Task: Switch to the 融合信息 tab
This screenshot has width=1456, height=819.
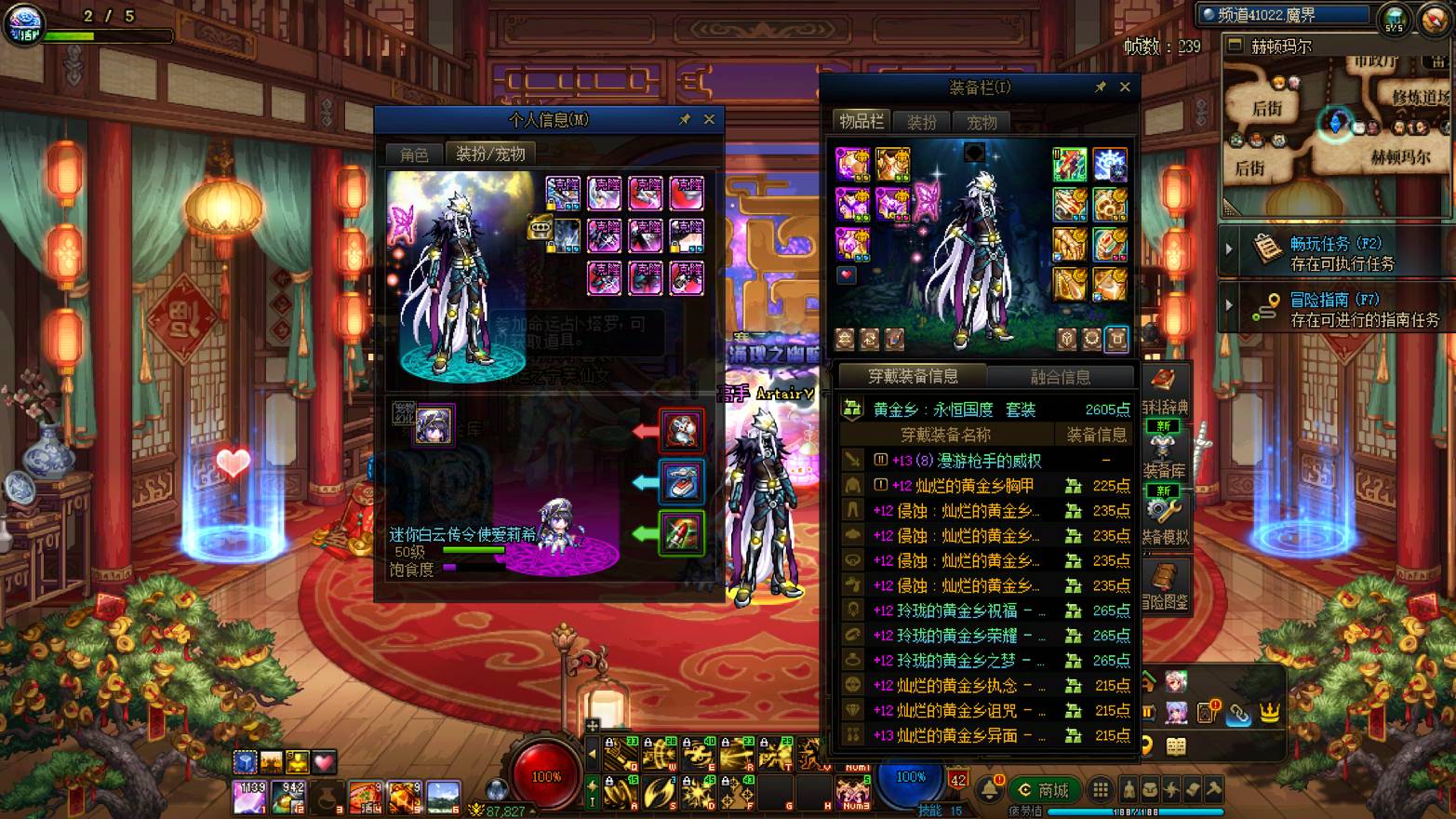Action: (x=1060, y=377)
